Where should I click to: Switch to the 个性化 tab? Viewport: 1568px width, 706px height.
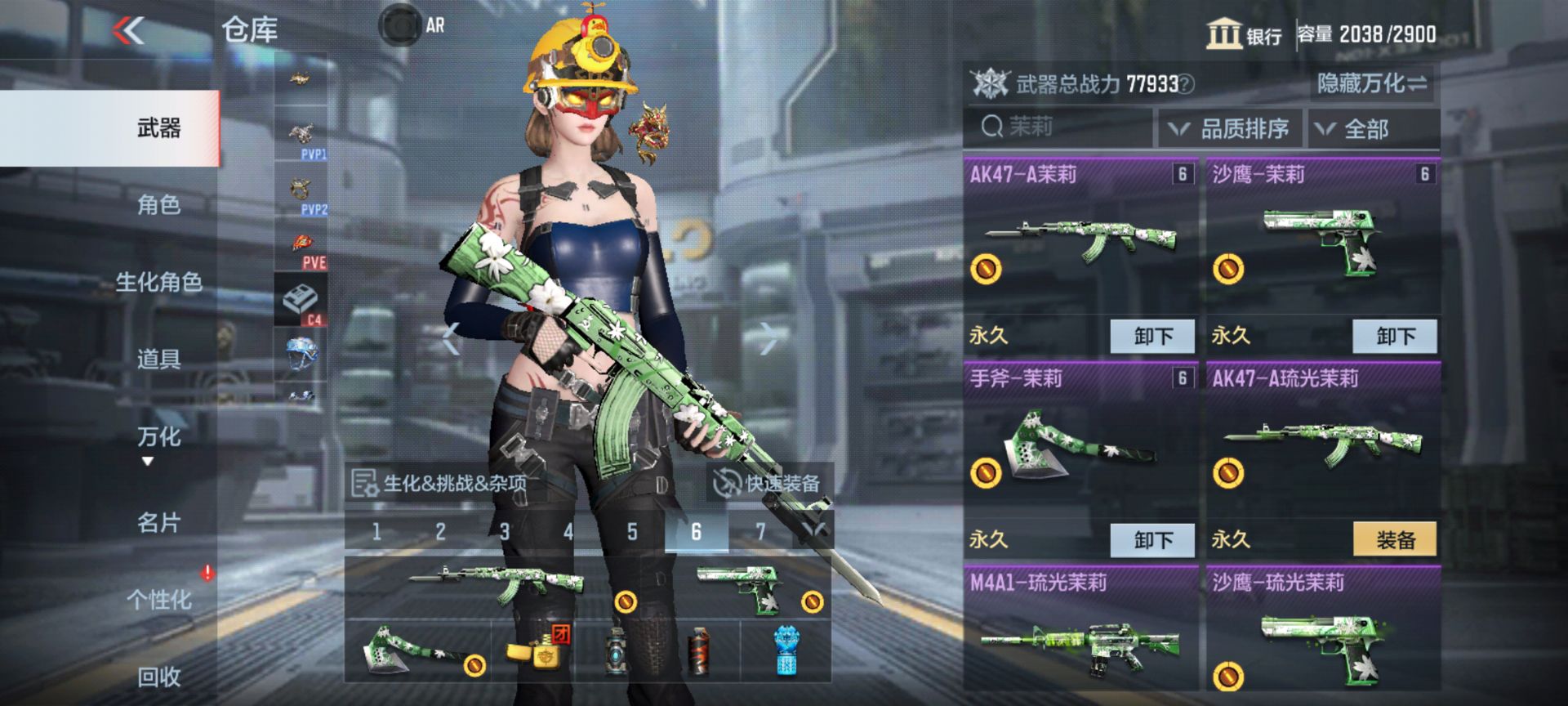tap(158, 599)
